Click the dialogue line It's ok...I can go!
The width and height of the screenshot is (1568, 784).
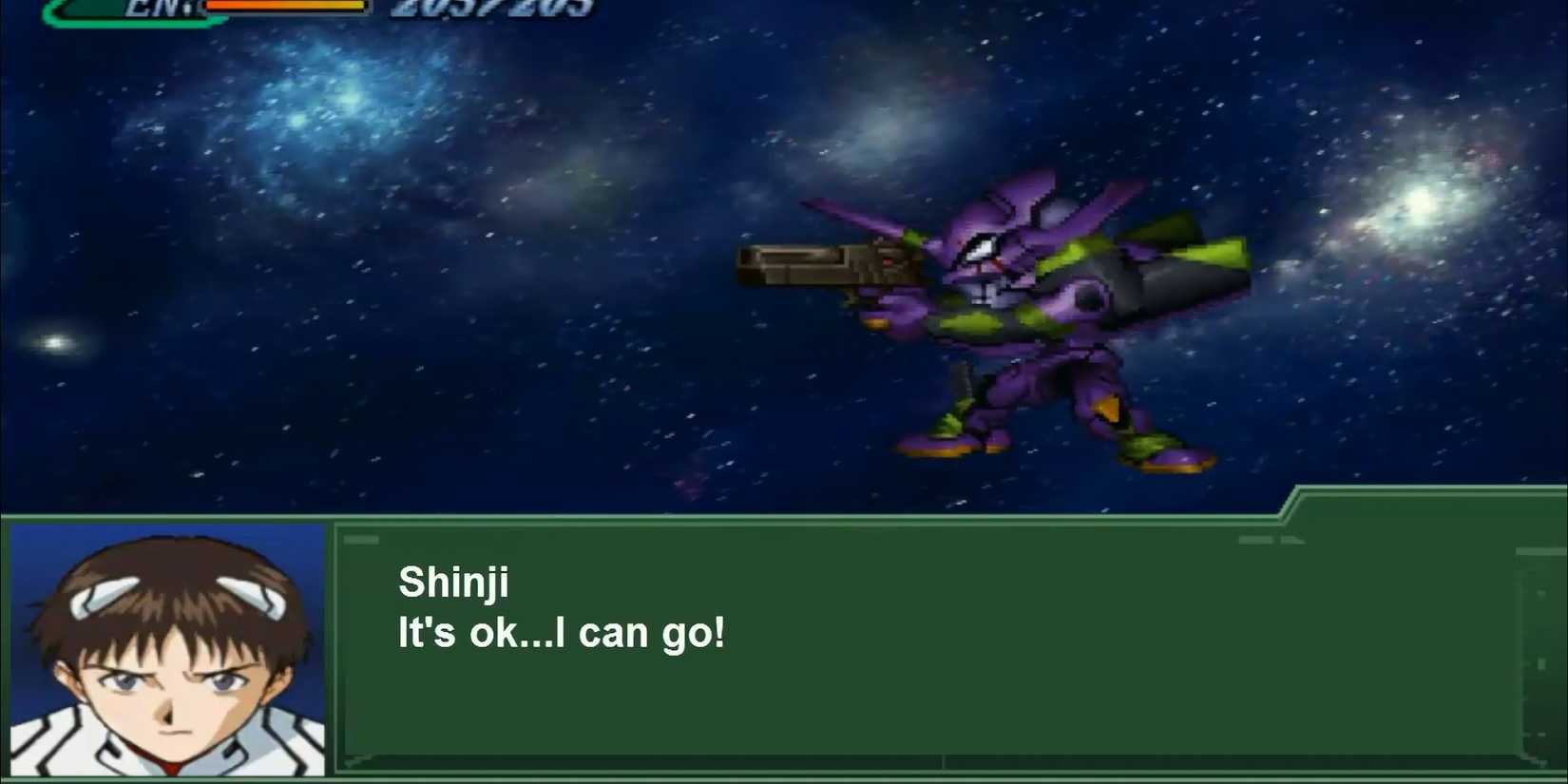[x=561, y=632]
